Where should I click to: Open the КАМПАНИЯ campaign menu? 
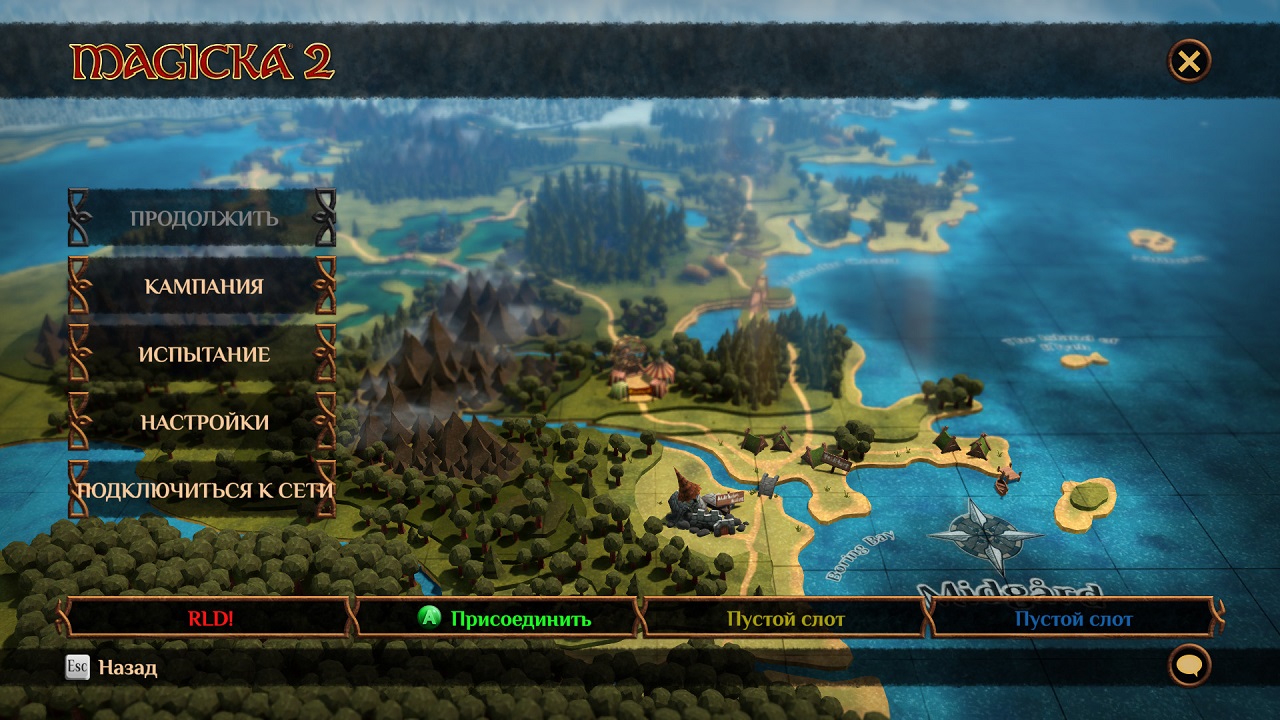pyautogui.click(x=203, y=286)
